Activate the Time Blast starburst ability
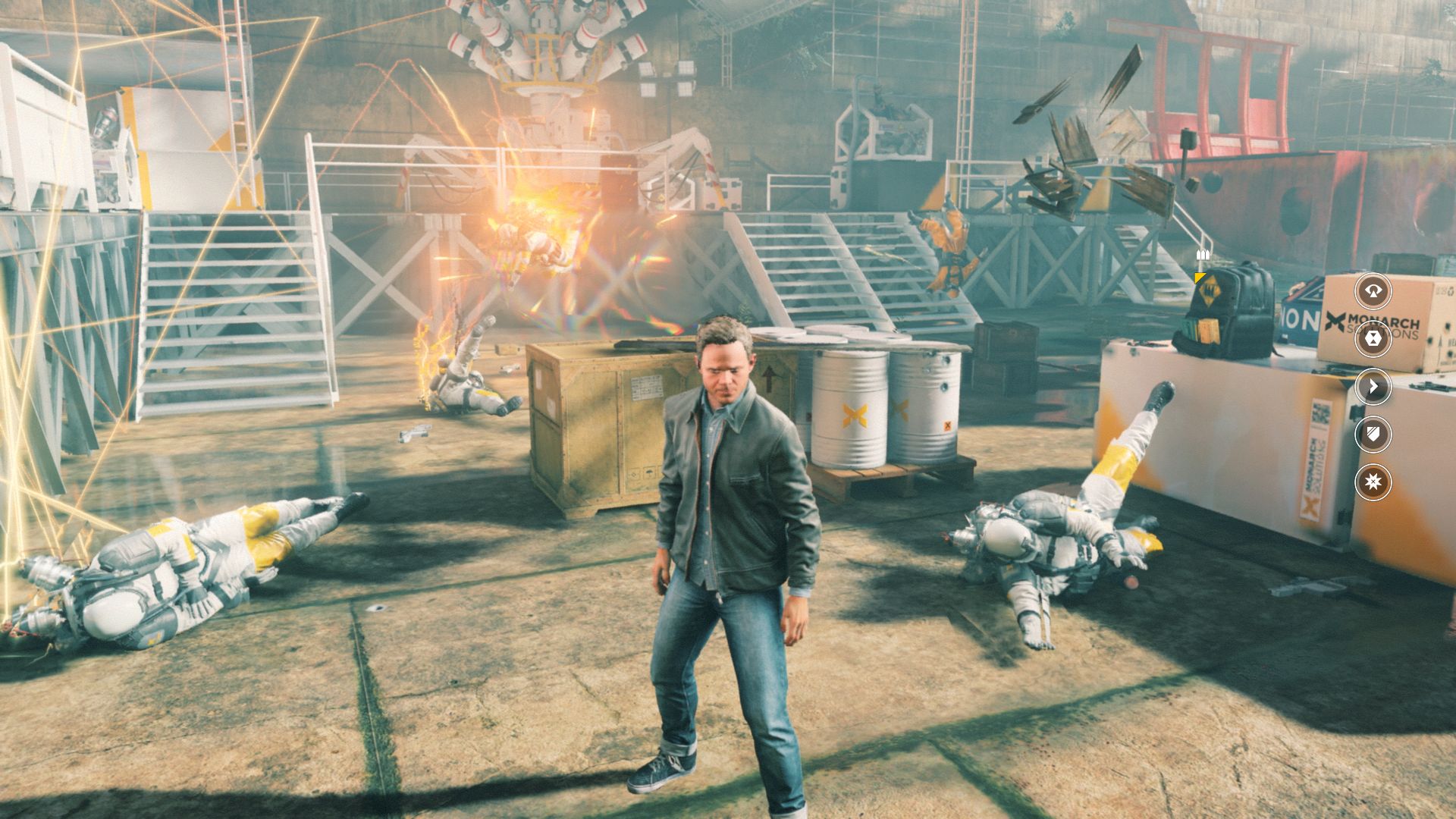The image size is (1456, 819). point(1373,482)
